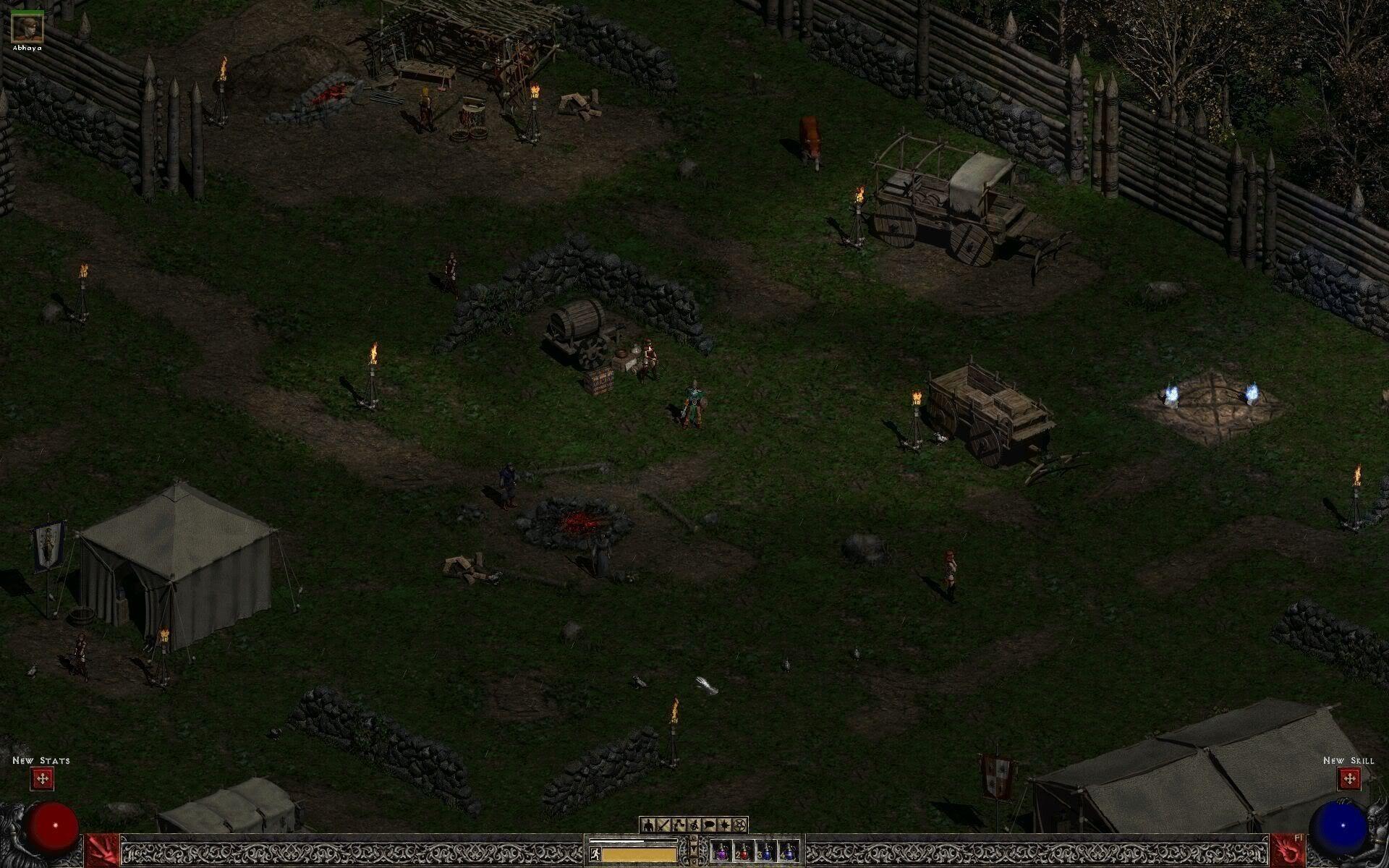Toggle the automap with the star icon
The height and width of the screenshot is (868, 1389).
[725, 826]
